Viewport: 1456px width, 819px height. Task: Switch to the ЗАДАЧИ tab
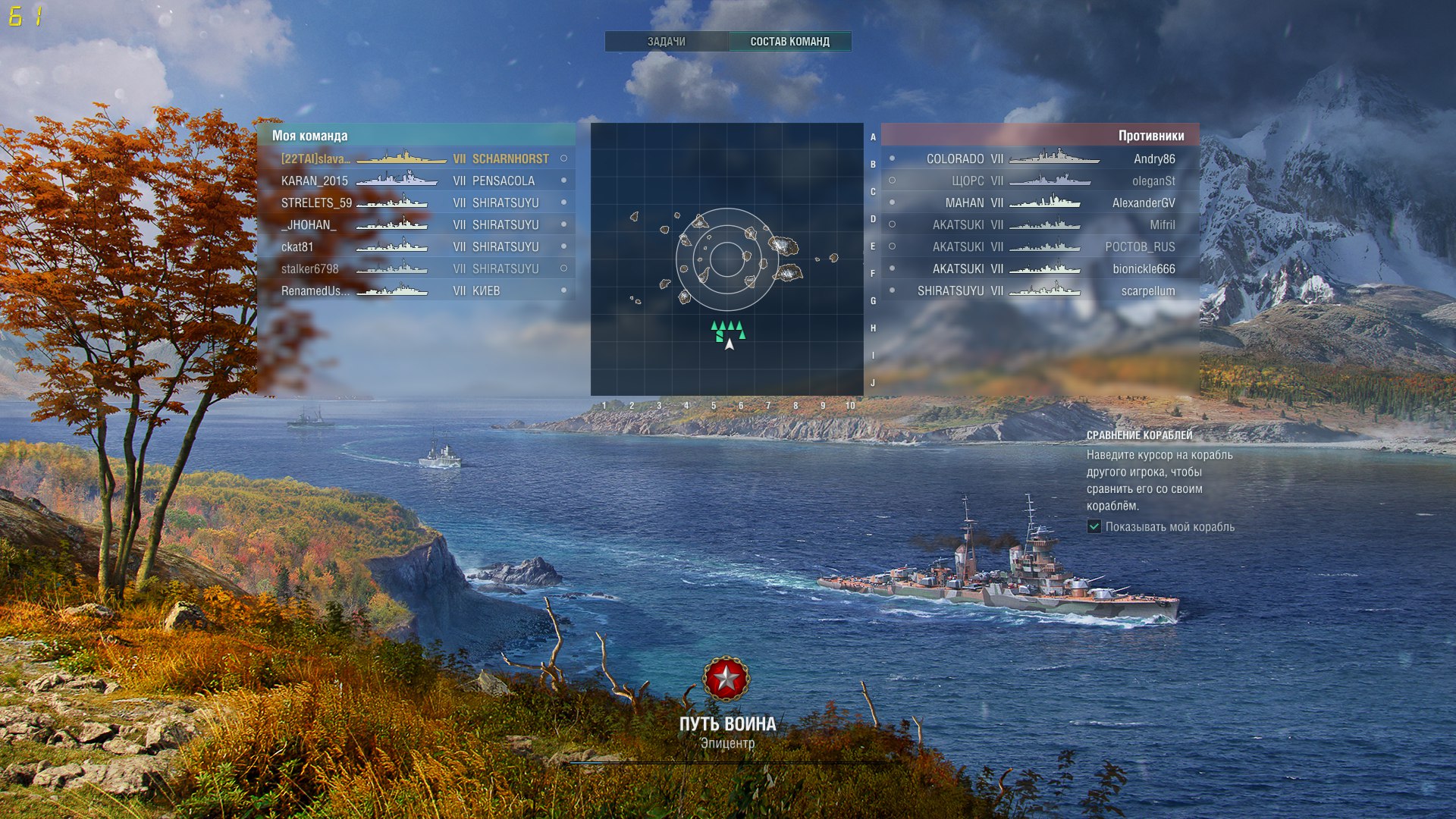click(666, 42)
